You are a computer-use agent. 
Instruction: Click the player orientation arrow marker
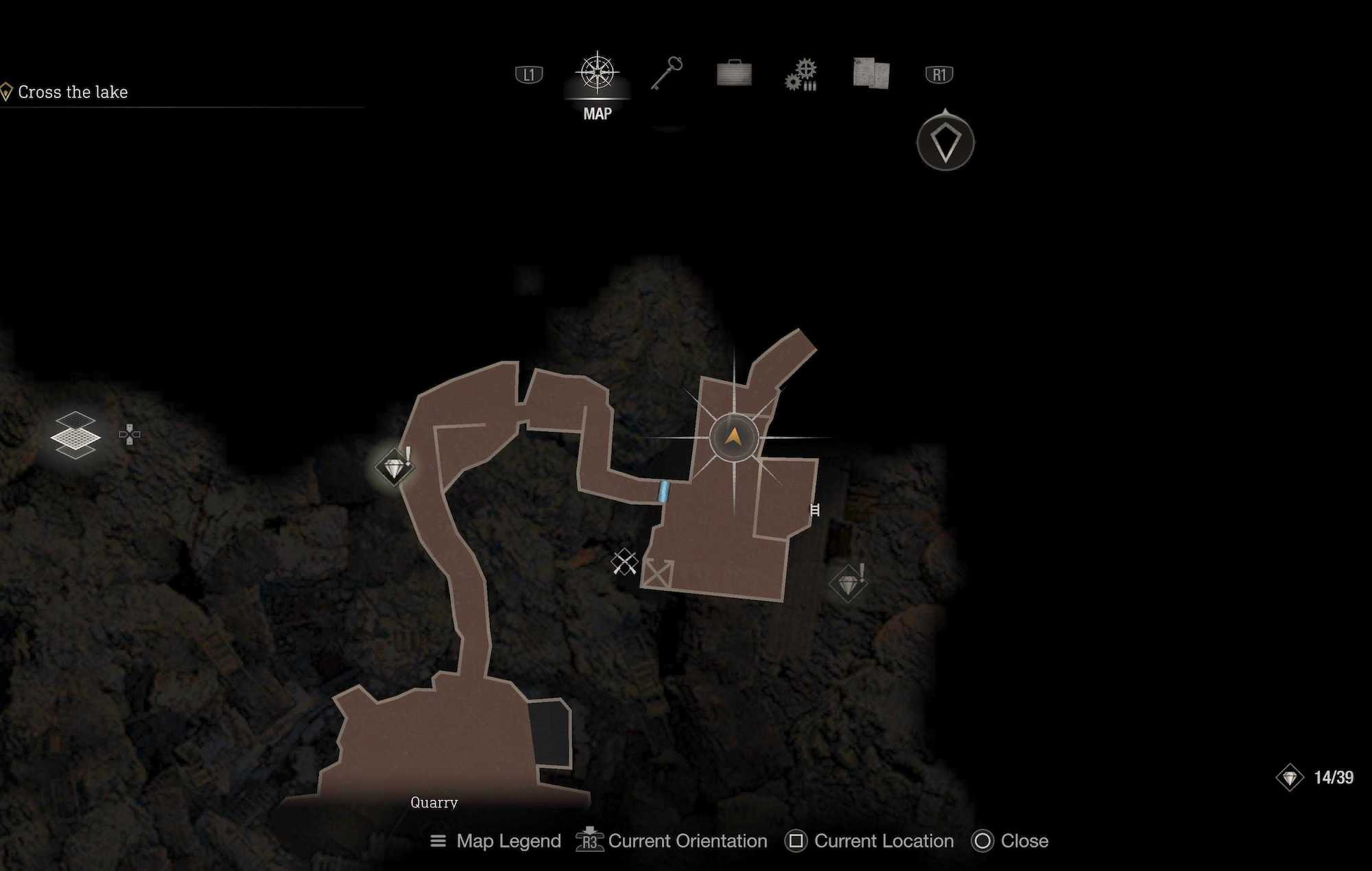pos(733,438)
